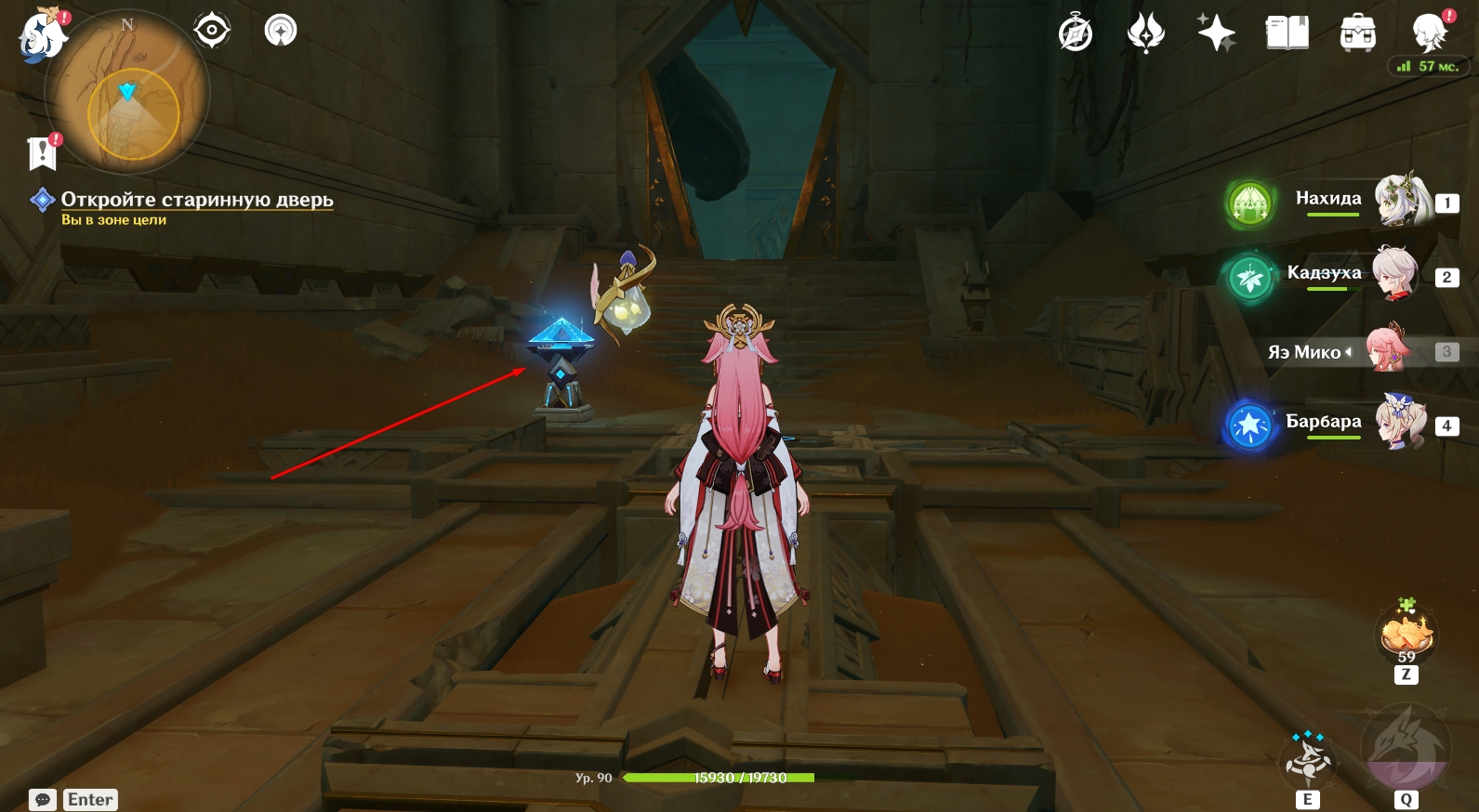1479x812 pixels.
Task: Switch to Барбара in the party
Action: tap(1401, 424)
